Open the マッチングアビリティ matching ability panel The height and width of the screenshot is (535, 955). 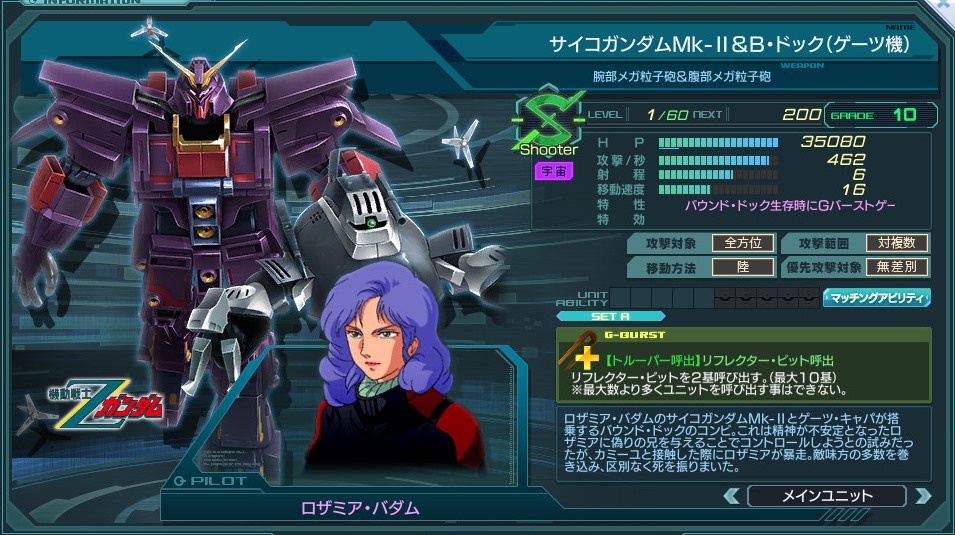(876, 297)
